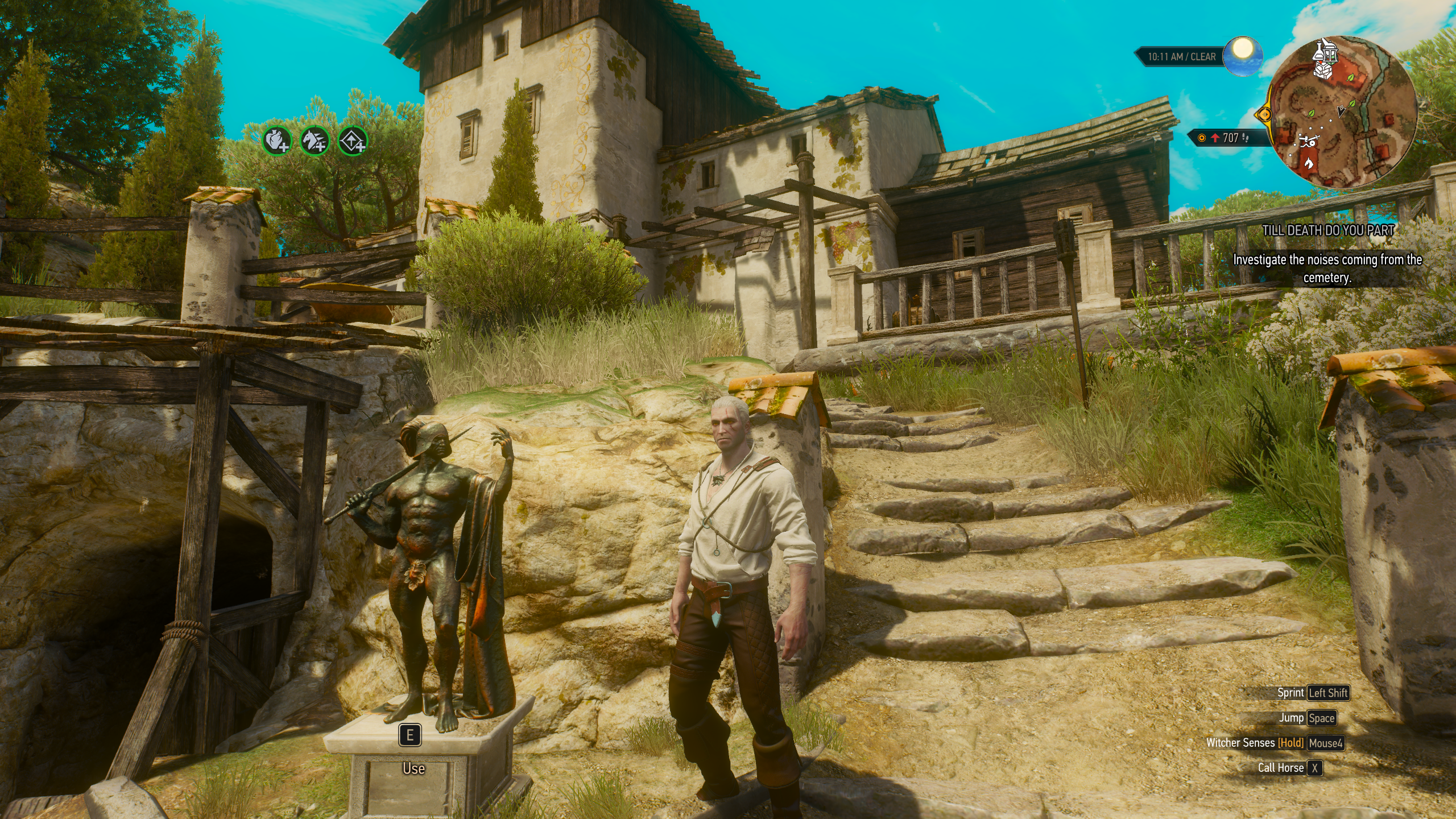
Task: Click the heart-with-plus vitality buff icon
Action: (277, 140)
